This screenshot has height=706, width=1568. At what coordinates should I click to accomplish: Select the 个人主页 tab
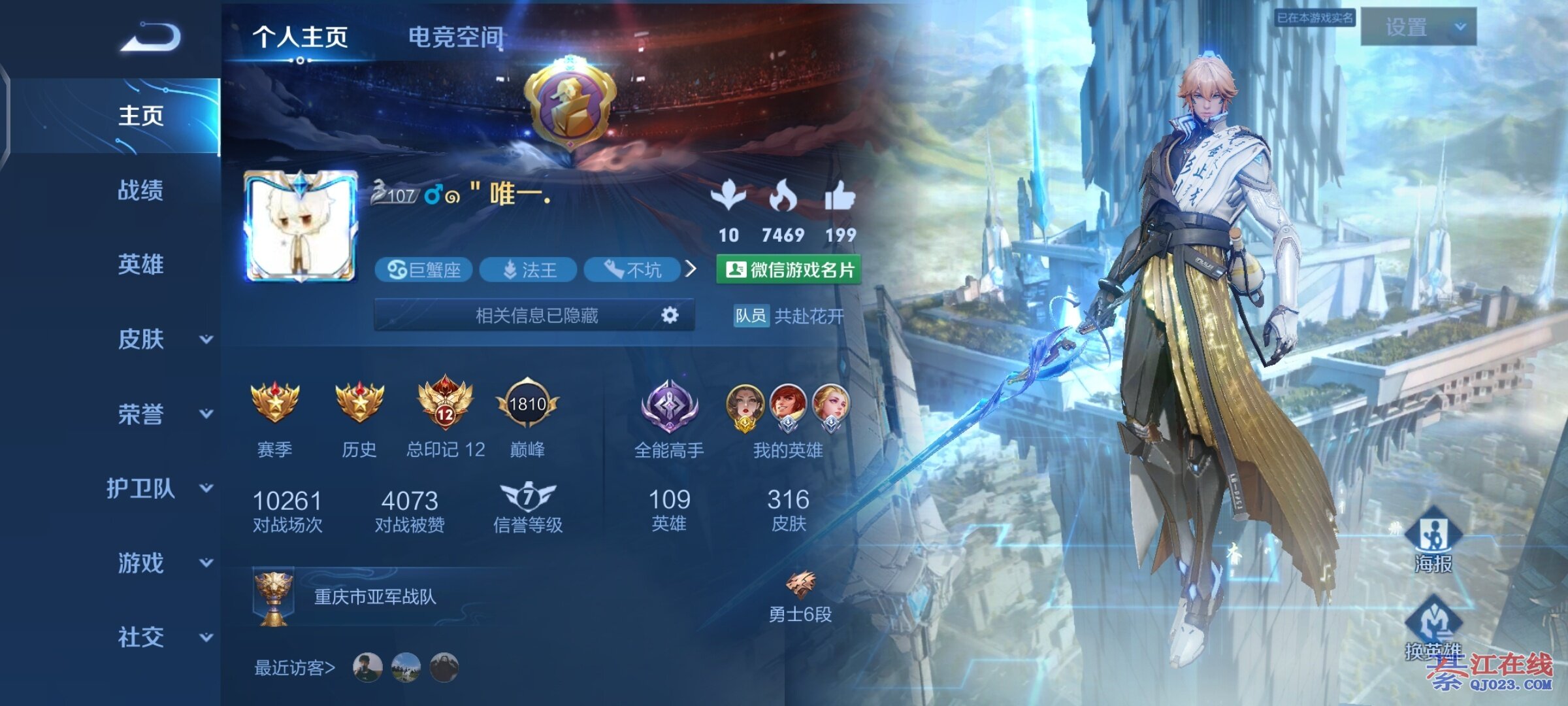(x=300, y=37)
